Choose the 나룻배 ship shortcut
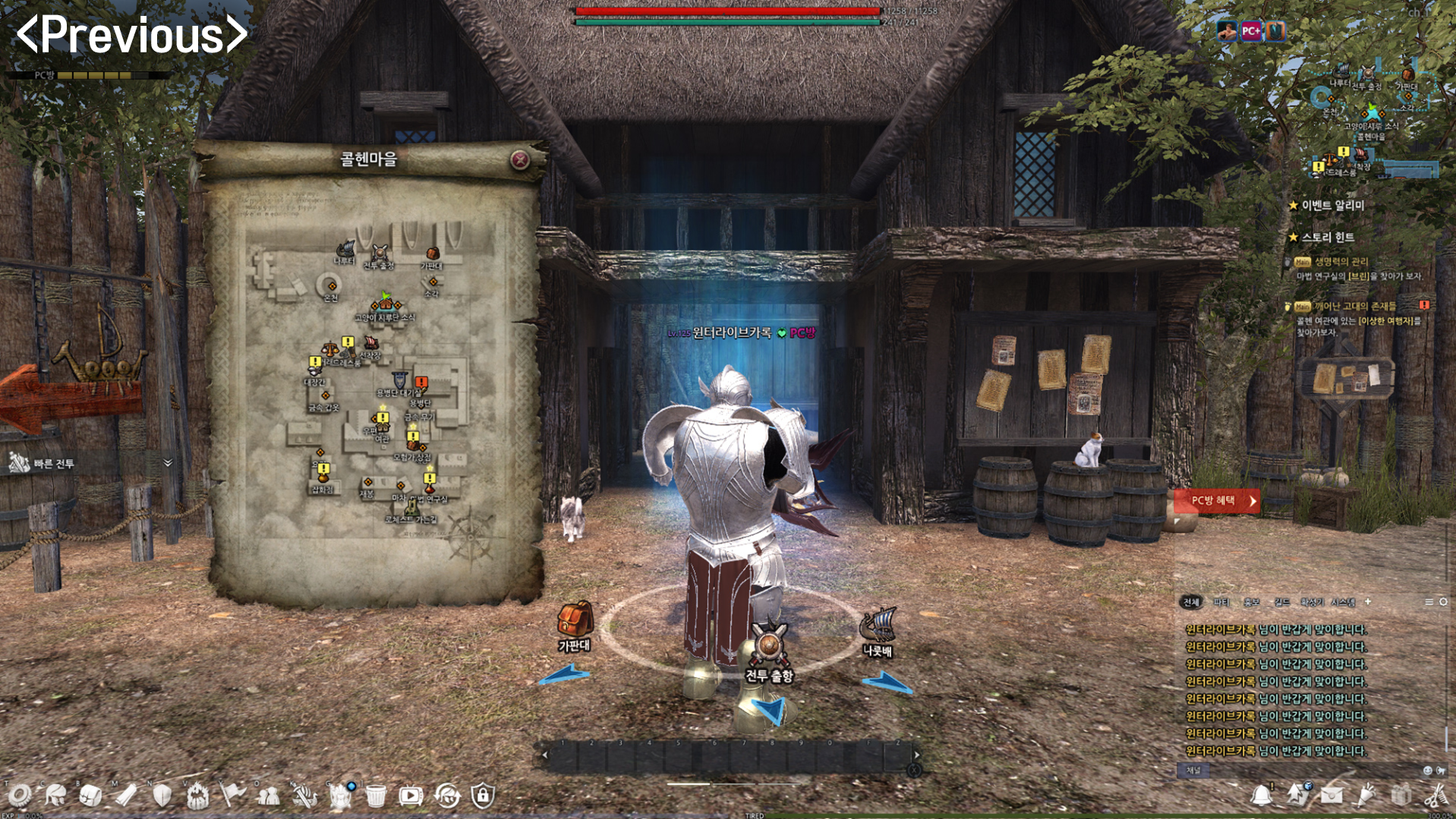The image size is (1456, 819). (878, 626)
